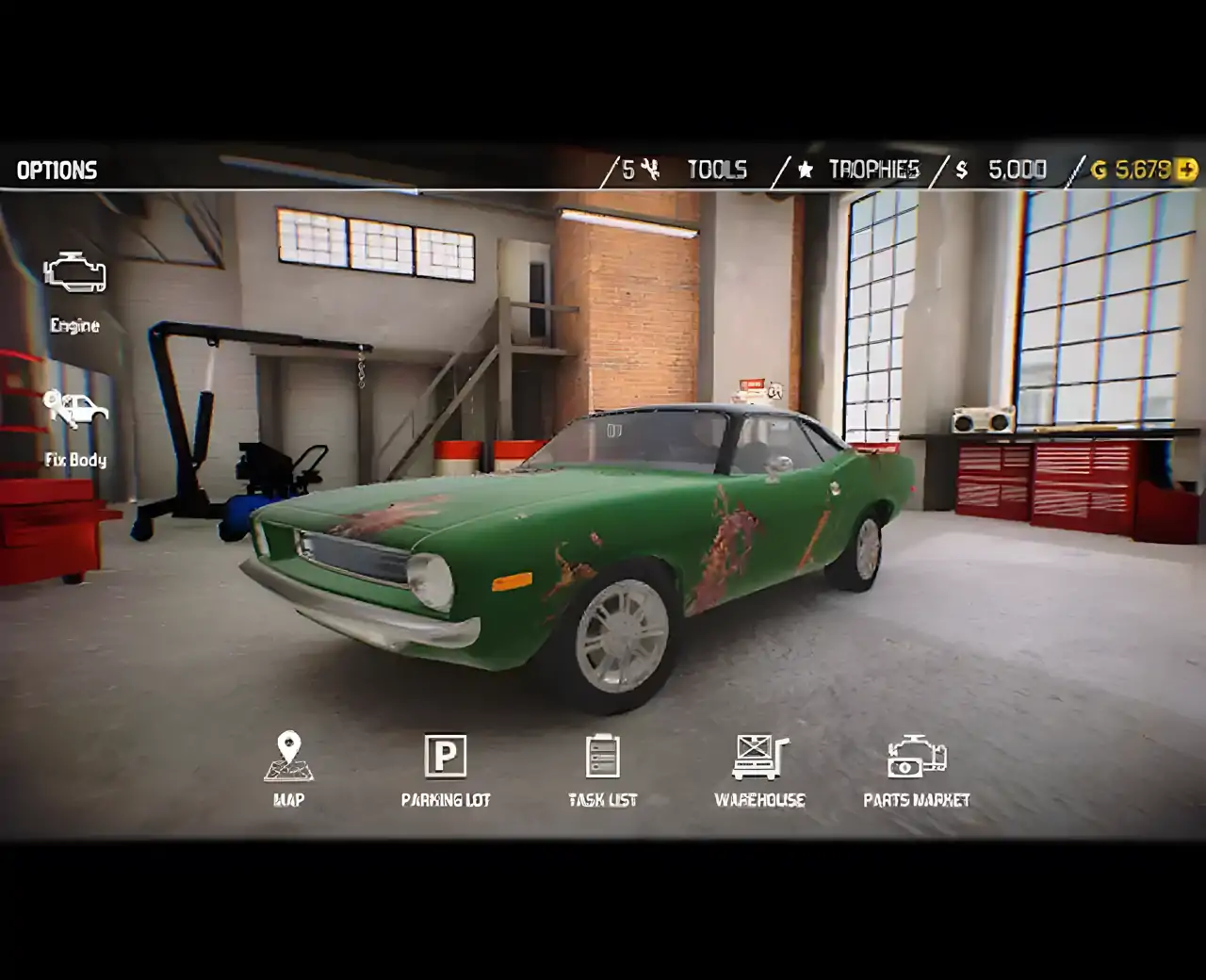Viewport: 1206px width, 980px height.
Task: Choose the Fix Body option
Action: pos(75,427)
